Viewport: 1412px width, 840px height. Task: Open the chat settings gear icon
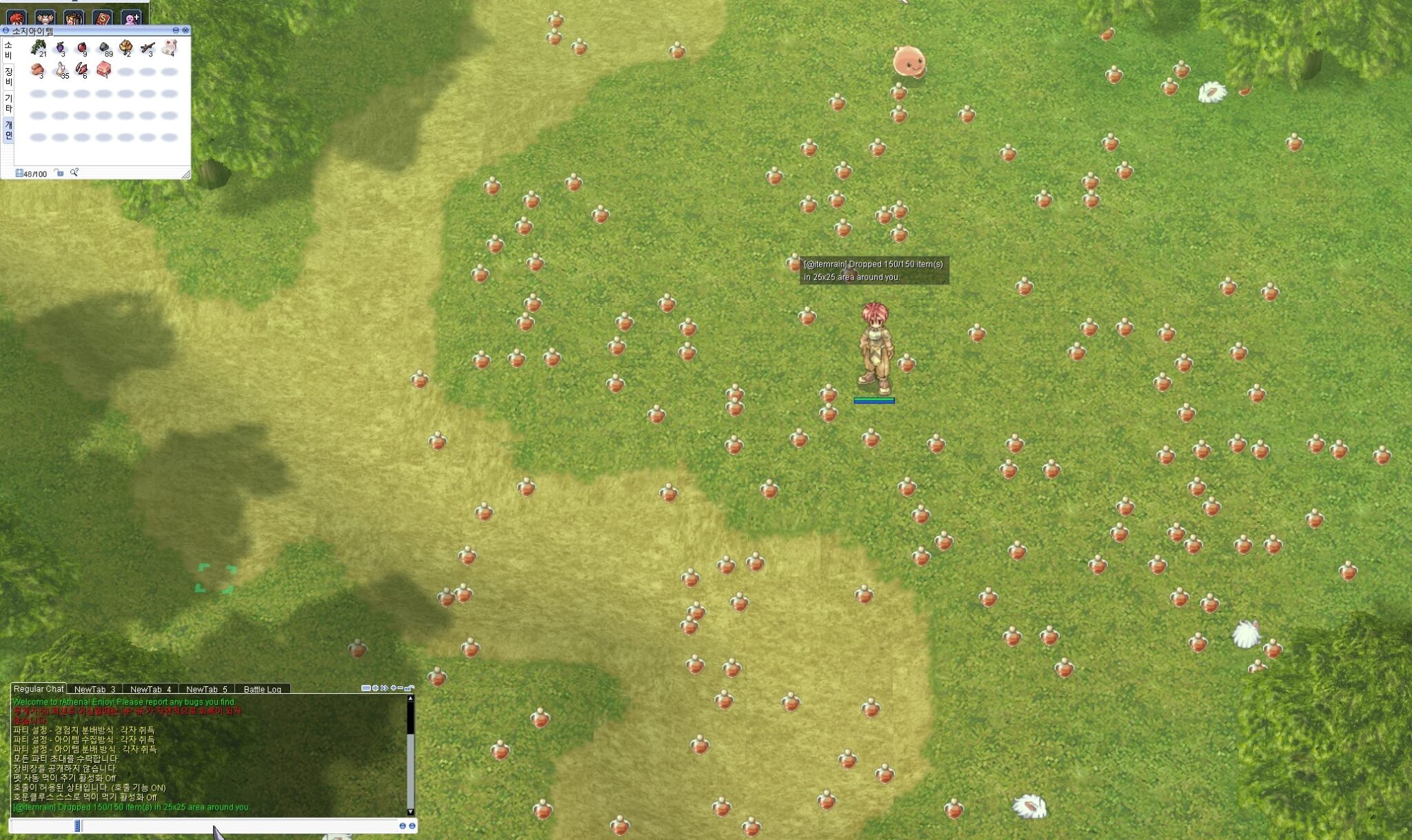tap(376, 688)
